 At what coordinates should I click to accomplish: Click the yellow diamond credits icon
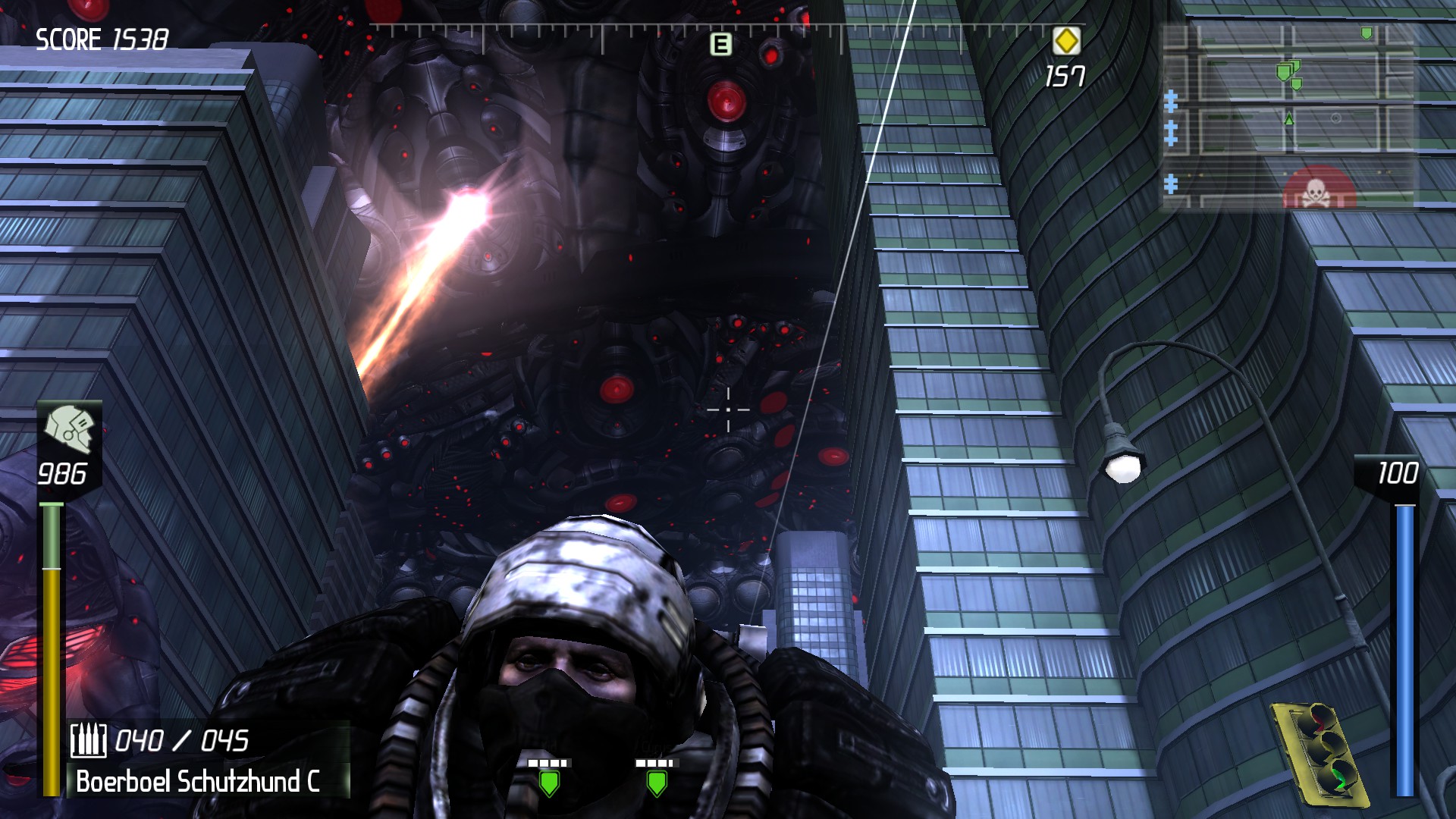click(x=1068, y=42)
